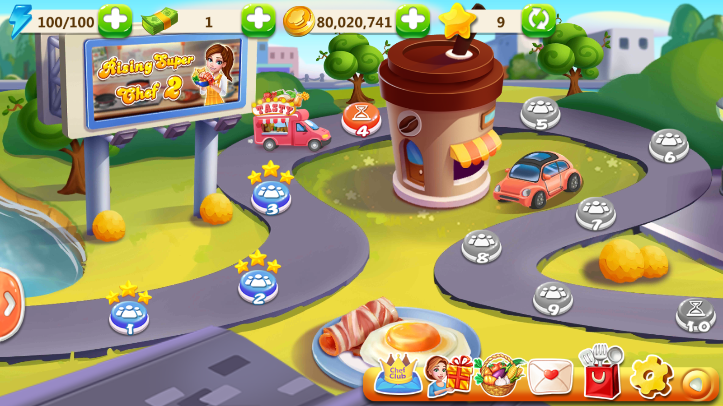The width and height of the screenshot is (723, 406).
Task: Expand the orange side panel arrow
Action: (9, 303)
